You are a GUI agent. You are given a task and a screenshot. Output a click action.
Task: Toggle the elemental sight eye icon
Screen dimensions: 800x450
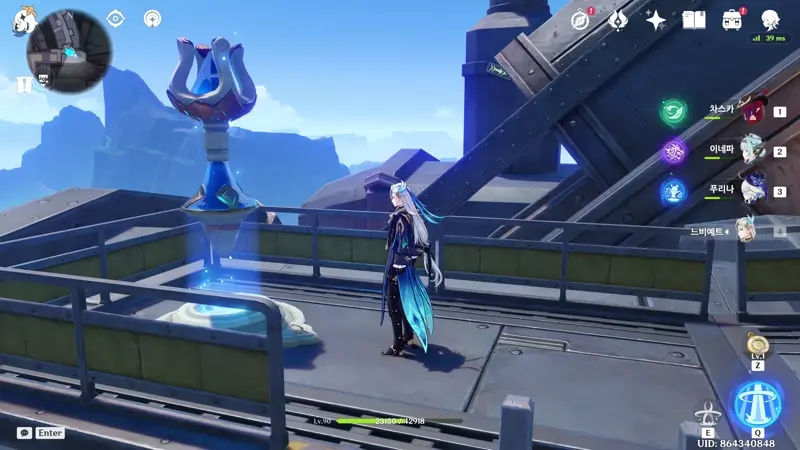[115, 18]
